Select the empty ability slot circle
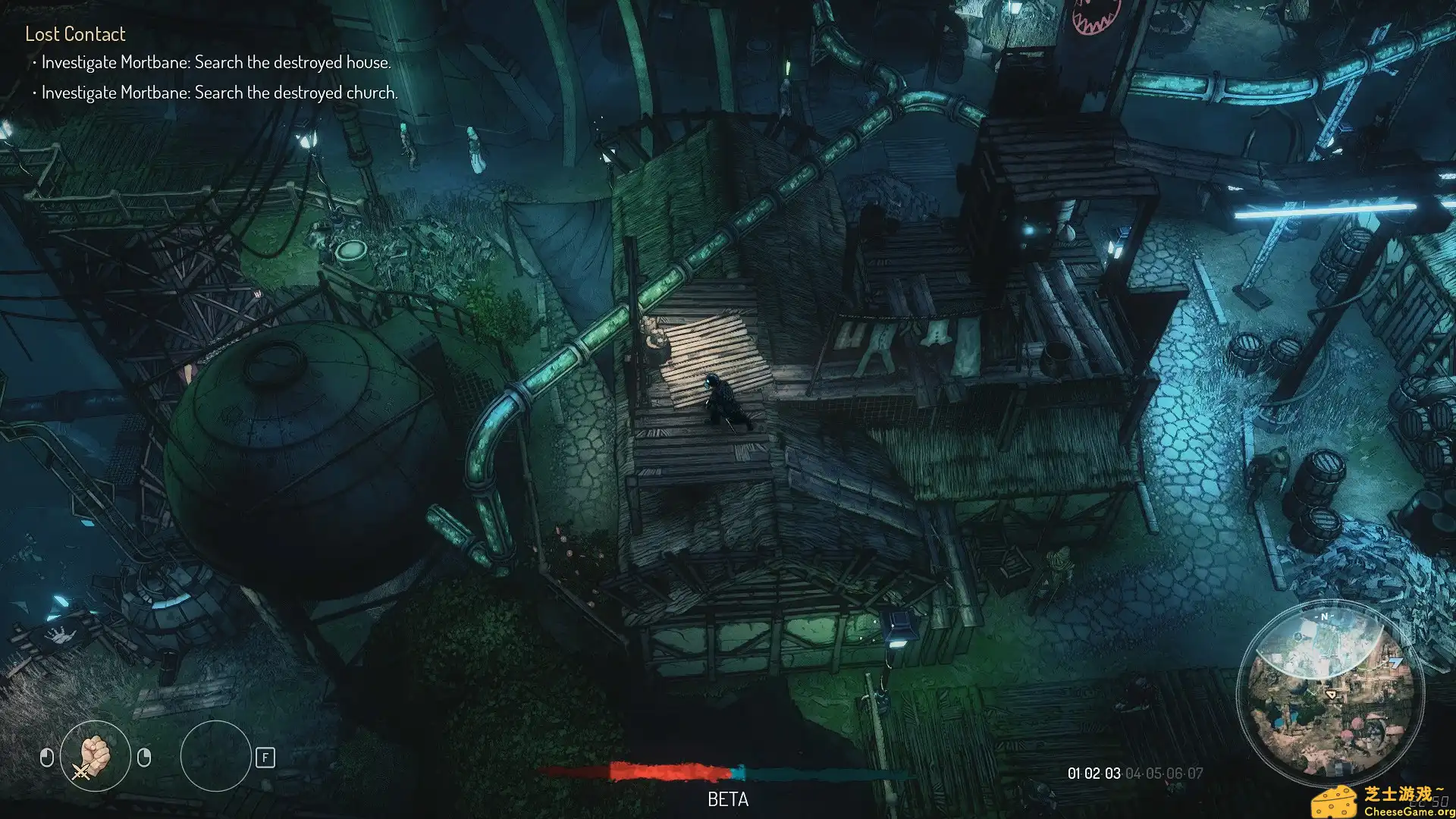This screenshot has height=819, width=1456. (218, 758)
